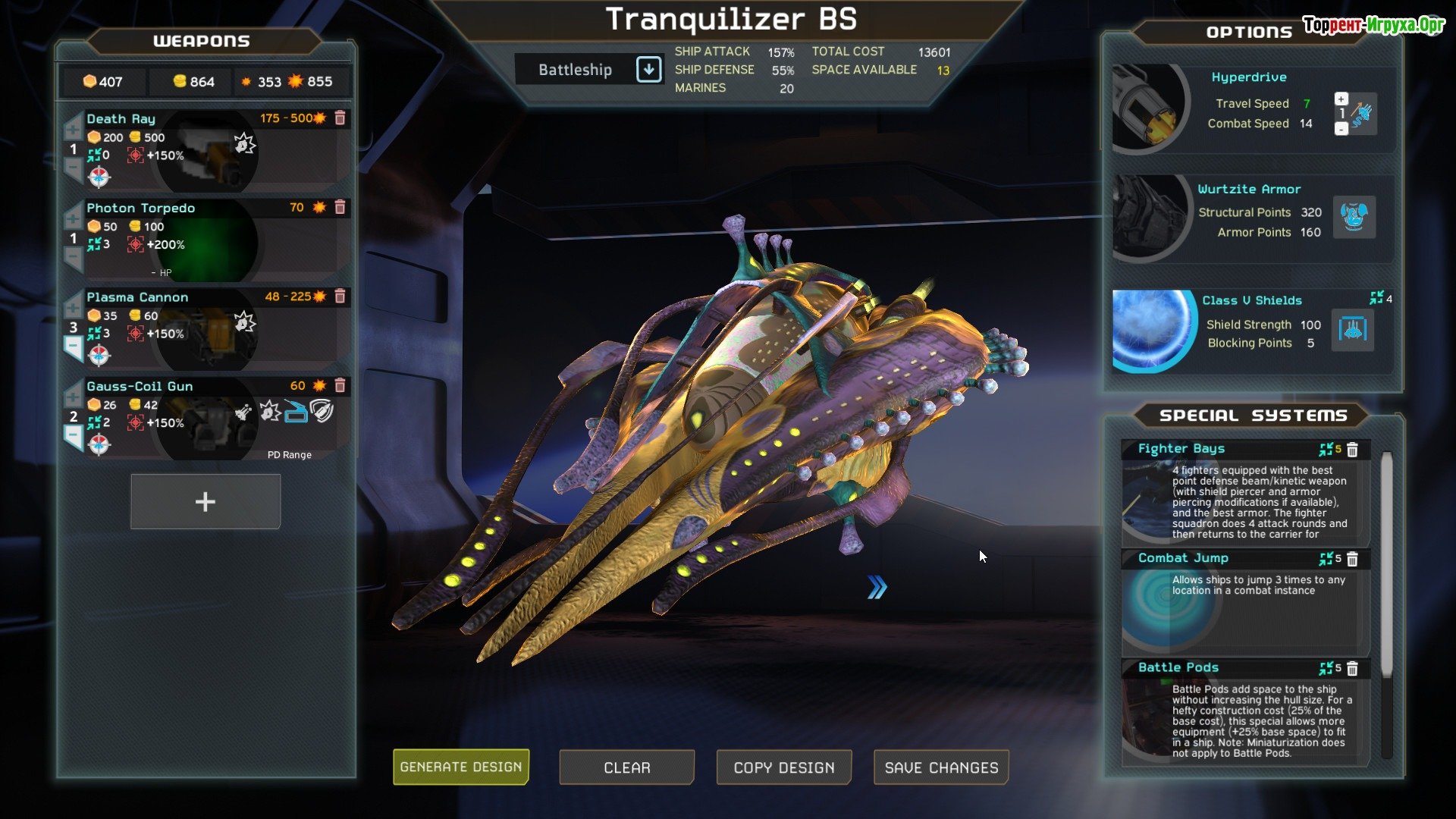Screen dimensions: 1456x819
Task: Select the Wurtzite Armor icon button
Action: [x=1354, y=216]
